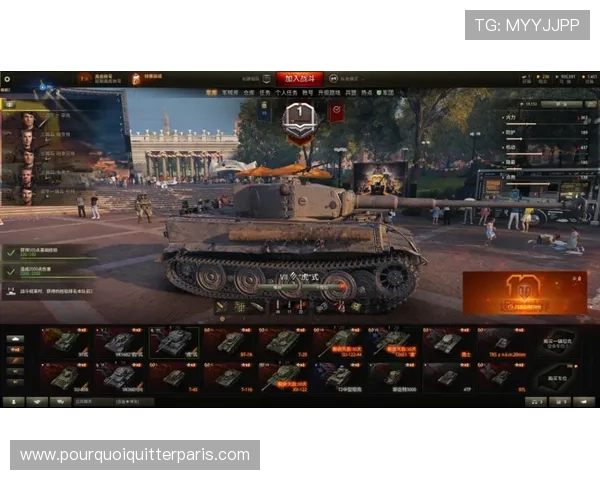Screen dimensions: 600x480
Task: Open the gear settings menu icon
Action: point(7,78)
